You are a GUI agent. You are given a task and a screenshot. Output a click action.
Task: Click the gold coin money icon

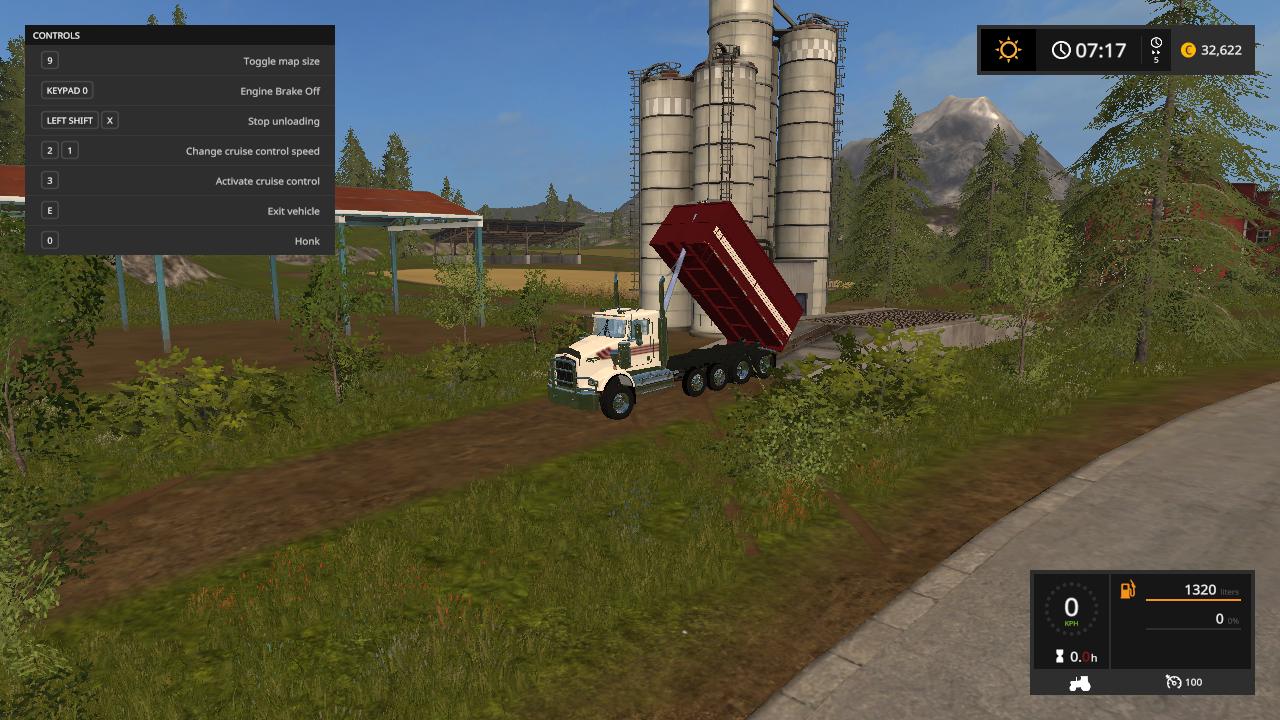pos(1188,50)
